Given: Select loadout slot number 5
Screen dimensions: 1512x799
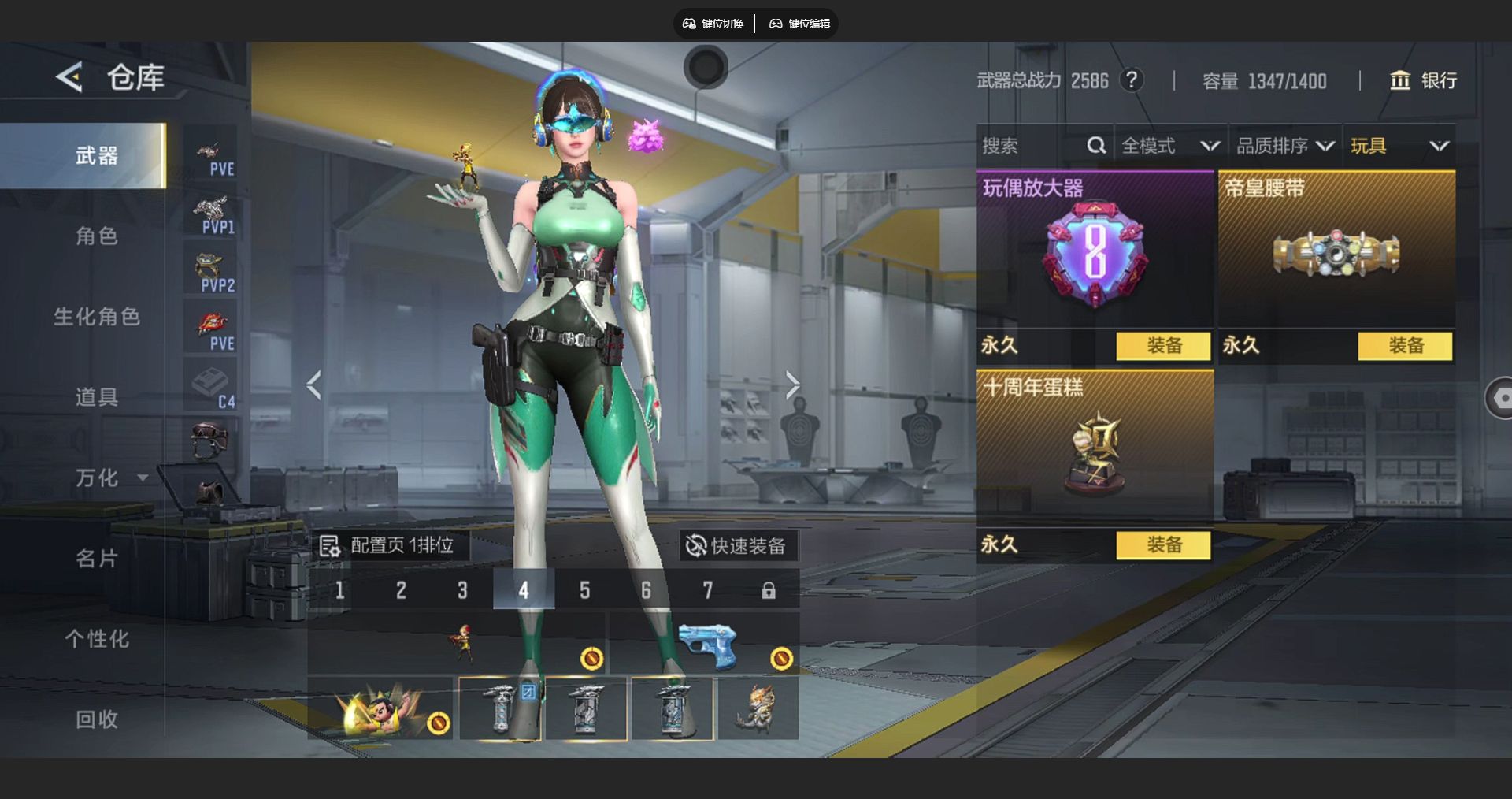Looking at the screenshot, I should pos(584,590).
